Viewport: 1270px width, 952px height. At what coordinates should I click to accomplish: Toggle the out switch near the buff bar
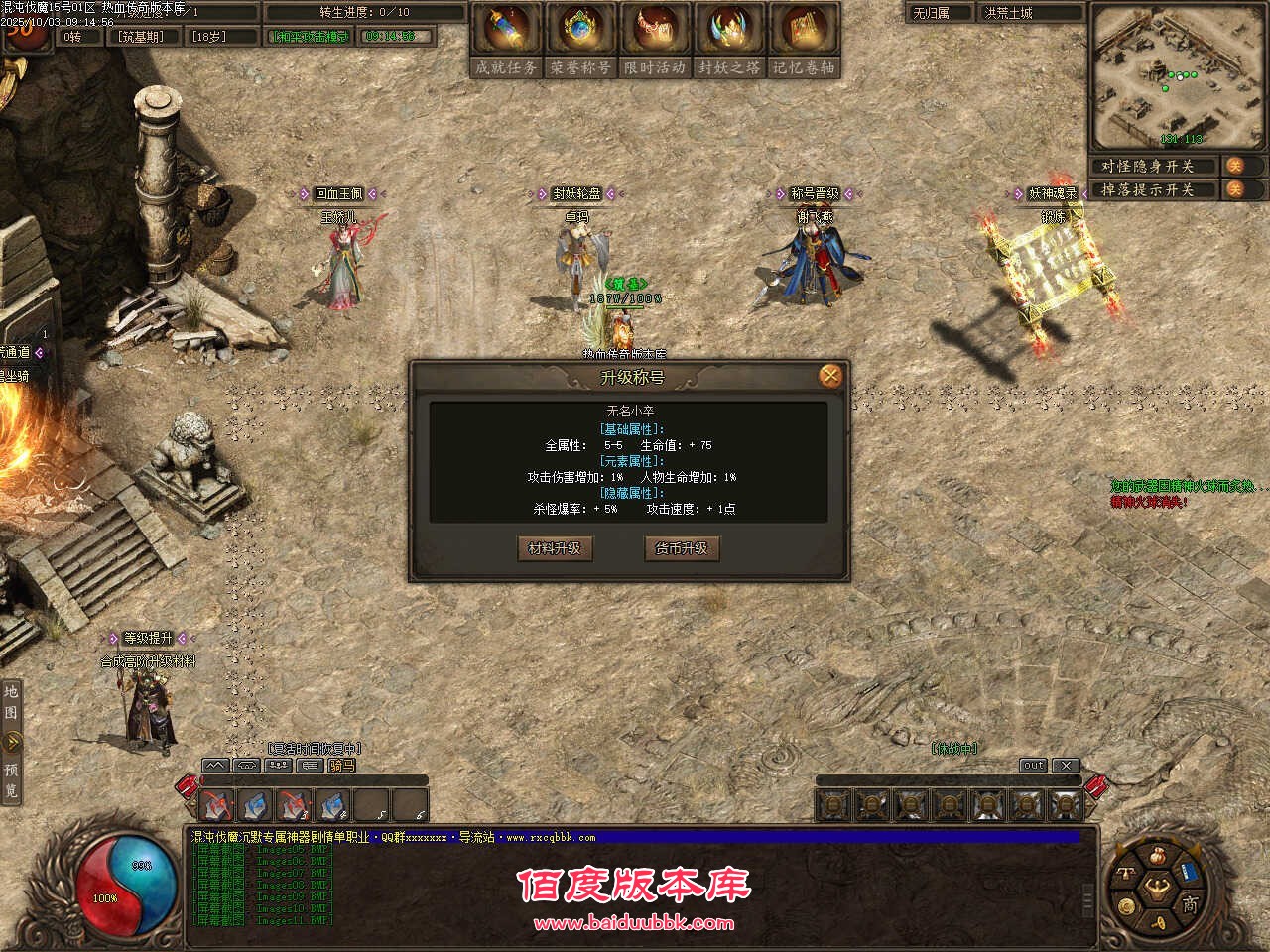point(1033,765)
